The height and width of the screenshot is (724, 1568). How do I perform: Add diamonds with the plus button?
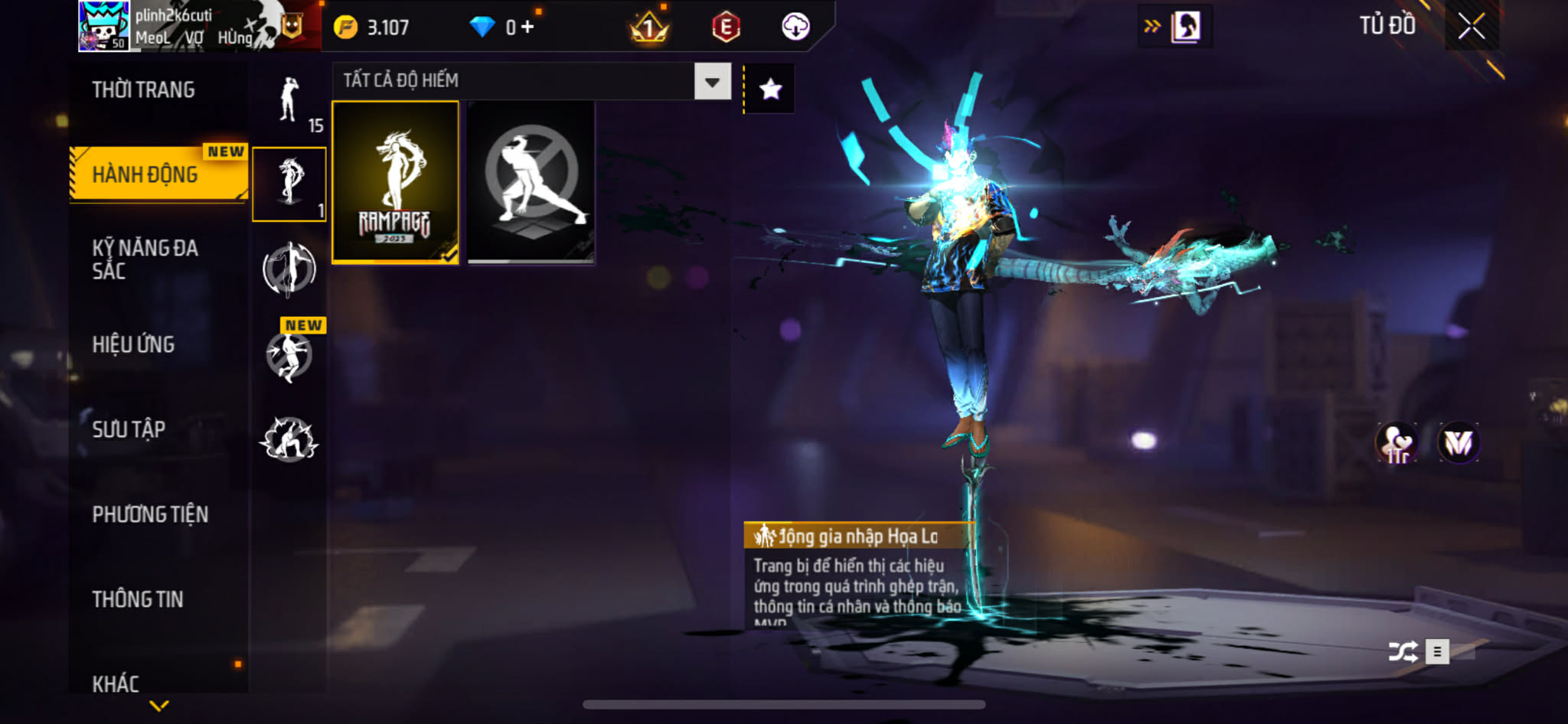(528, 28)
